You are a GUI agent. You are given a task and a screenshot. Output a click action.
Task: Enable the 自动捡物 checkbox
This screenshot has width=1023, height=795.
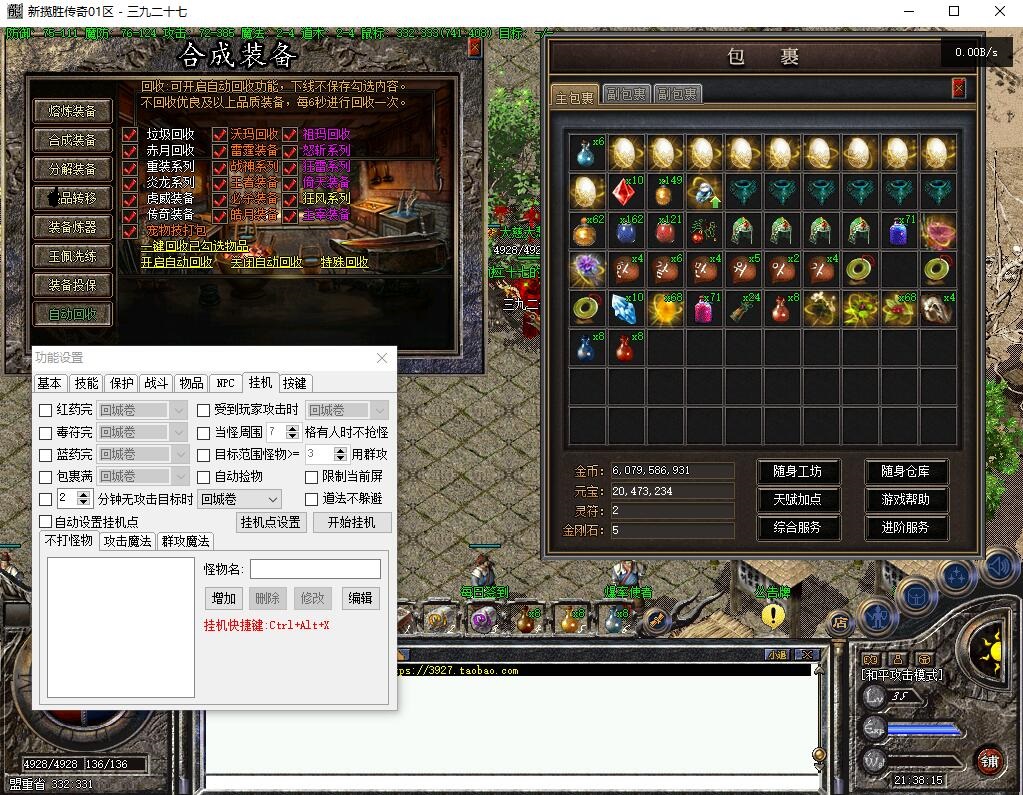(204, 476)
